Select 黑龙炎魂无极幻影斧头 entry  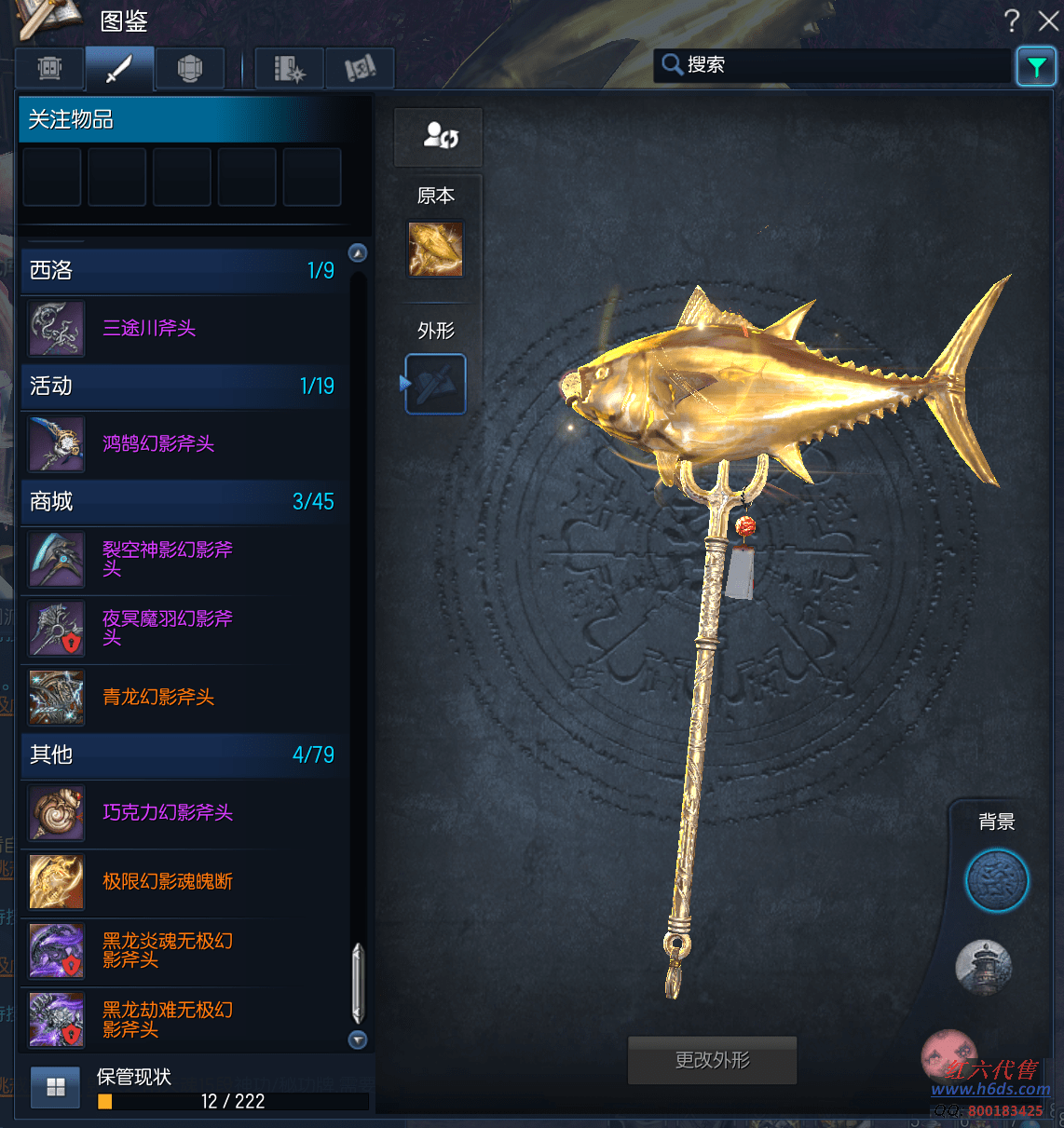(x=168, y=950)
